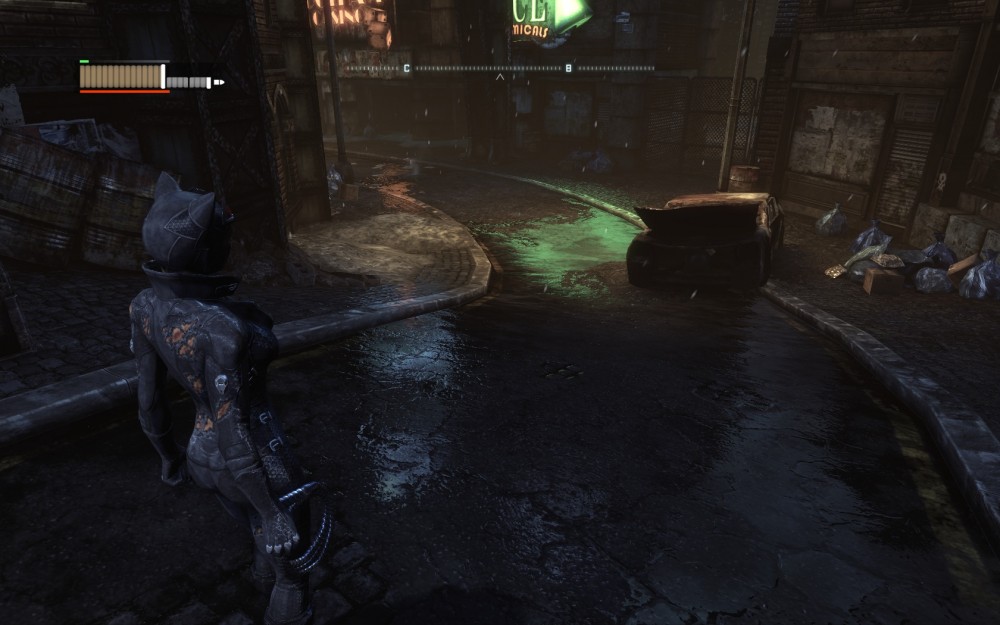
Task: Select the B marker on the compass
Action: tap(569, 68)
